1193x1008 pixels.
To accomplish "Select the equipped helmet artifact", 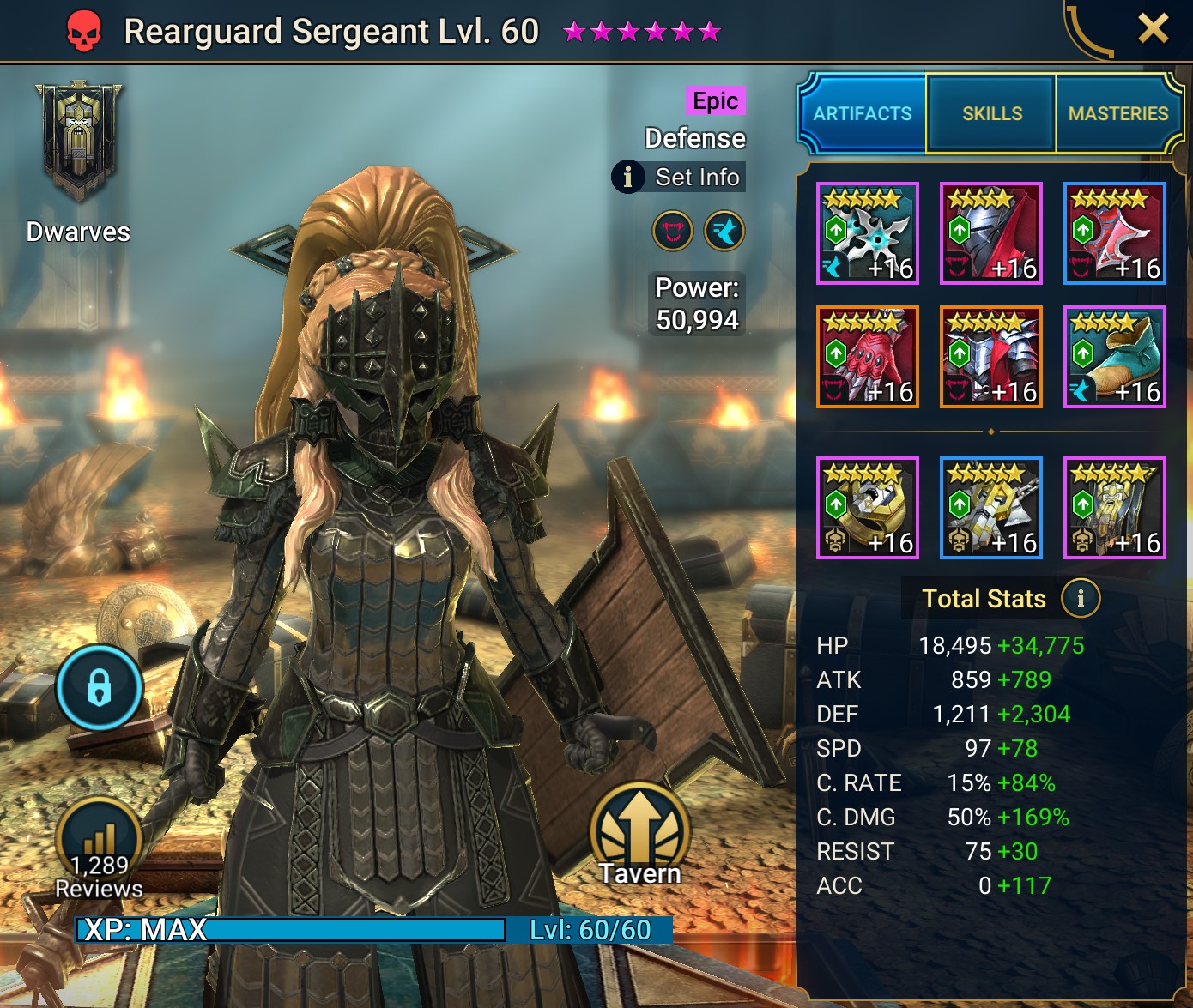I will coord(990,232).
